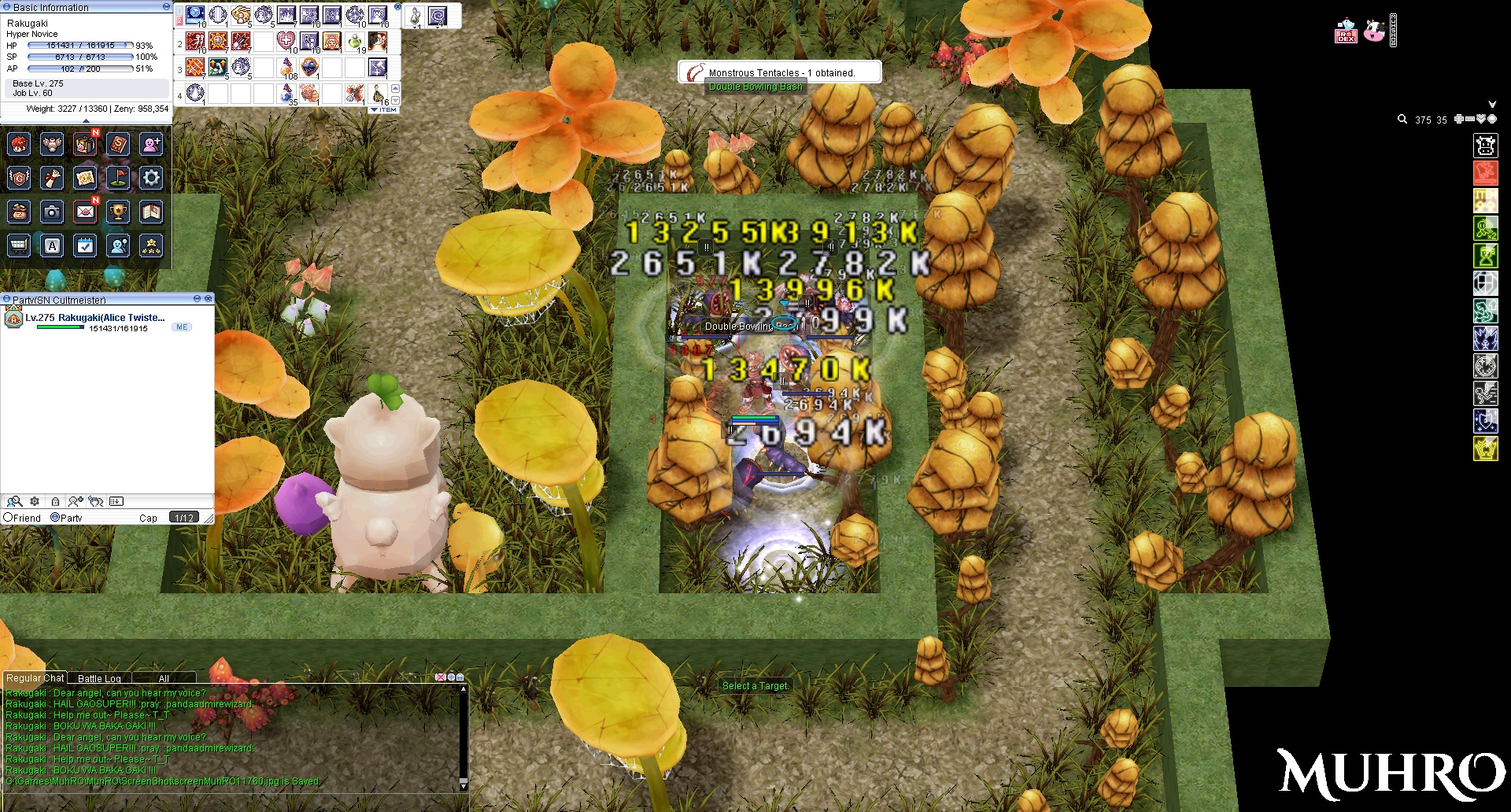The width and height of the screenshot is (1511, 812).
Task: Minimize the Basic Information window
Action: [x=166, y=6]
